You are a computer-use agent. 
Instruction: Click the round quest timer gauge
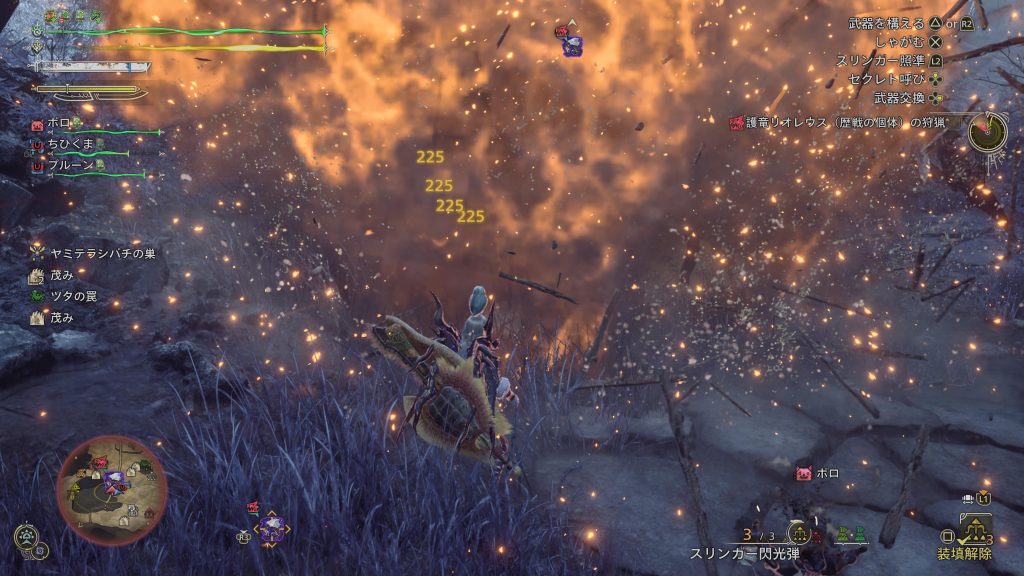[x=987, y=132]
